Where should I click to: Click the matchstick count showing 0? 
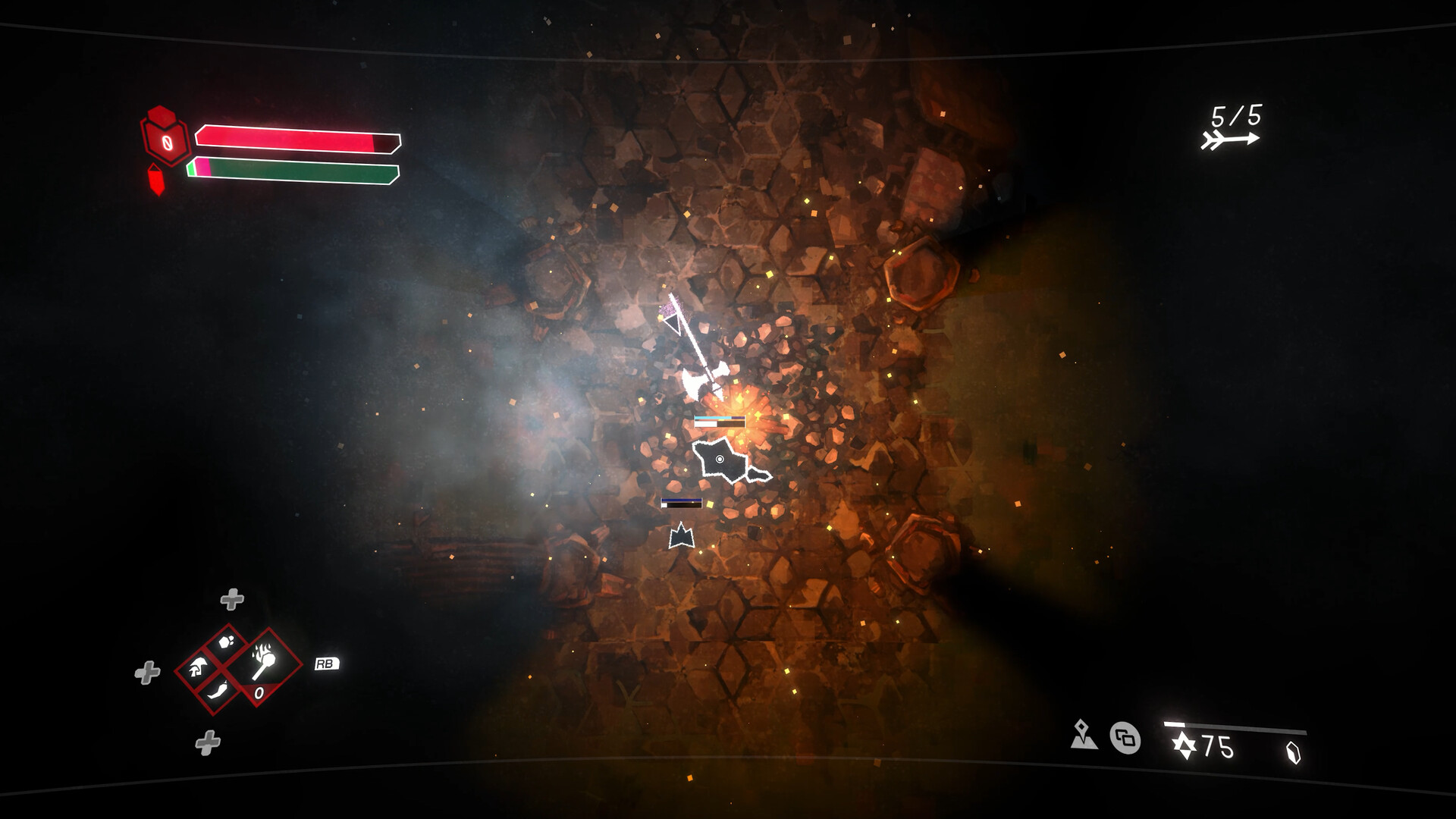pyautogui.click(x=259, y=692)
